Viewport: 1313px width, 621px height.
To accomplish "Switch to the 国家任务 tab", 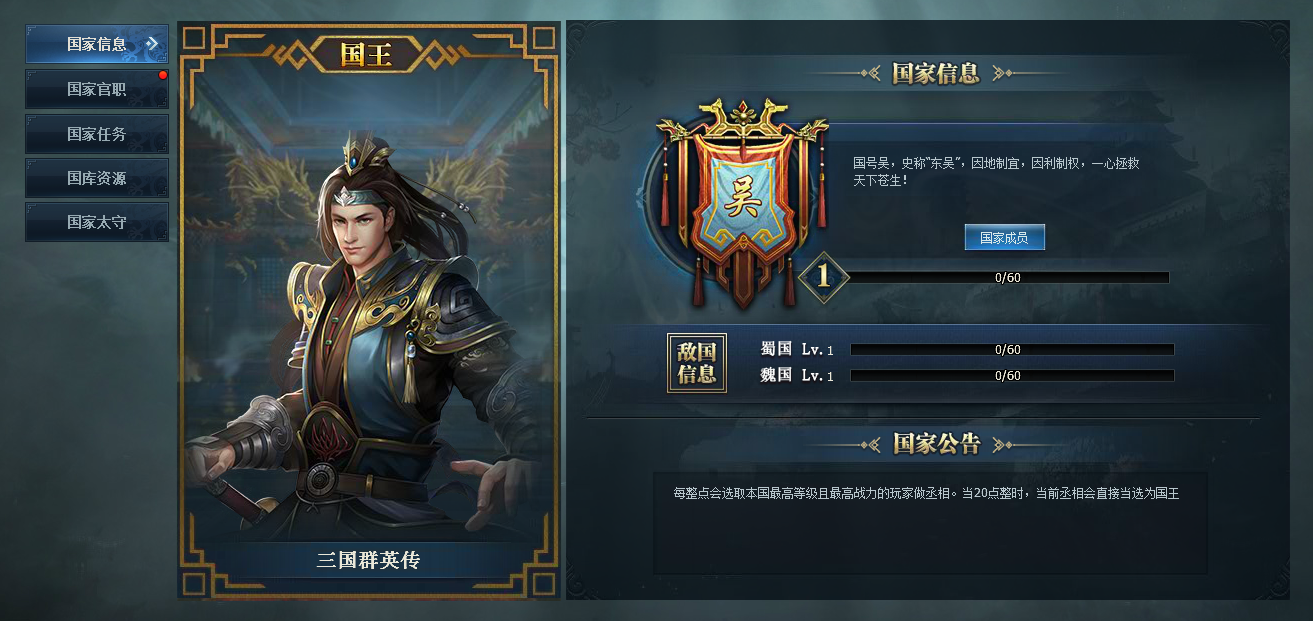I will 97,134.
